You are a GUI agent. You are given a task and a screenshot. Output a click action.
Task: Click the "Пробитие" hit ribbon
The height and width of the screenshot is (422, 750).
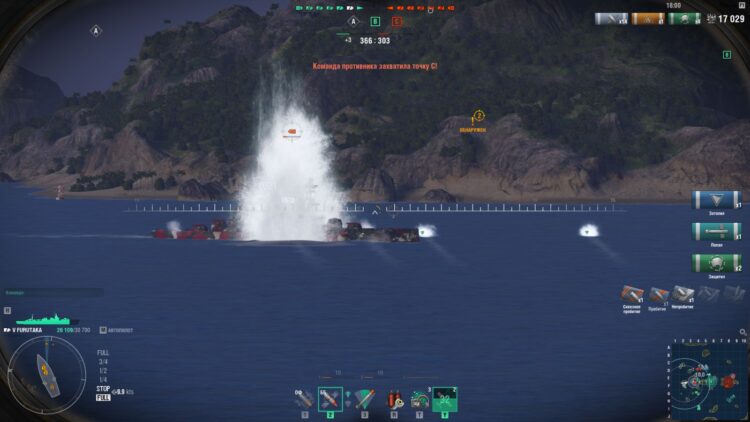click(658, 294)
